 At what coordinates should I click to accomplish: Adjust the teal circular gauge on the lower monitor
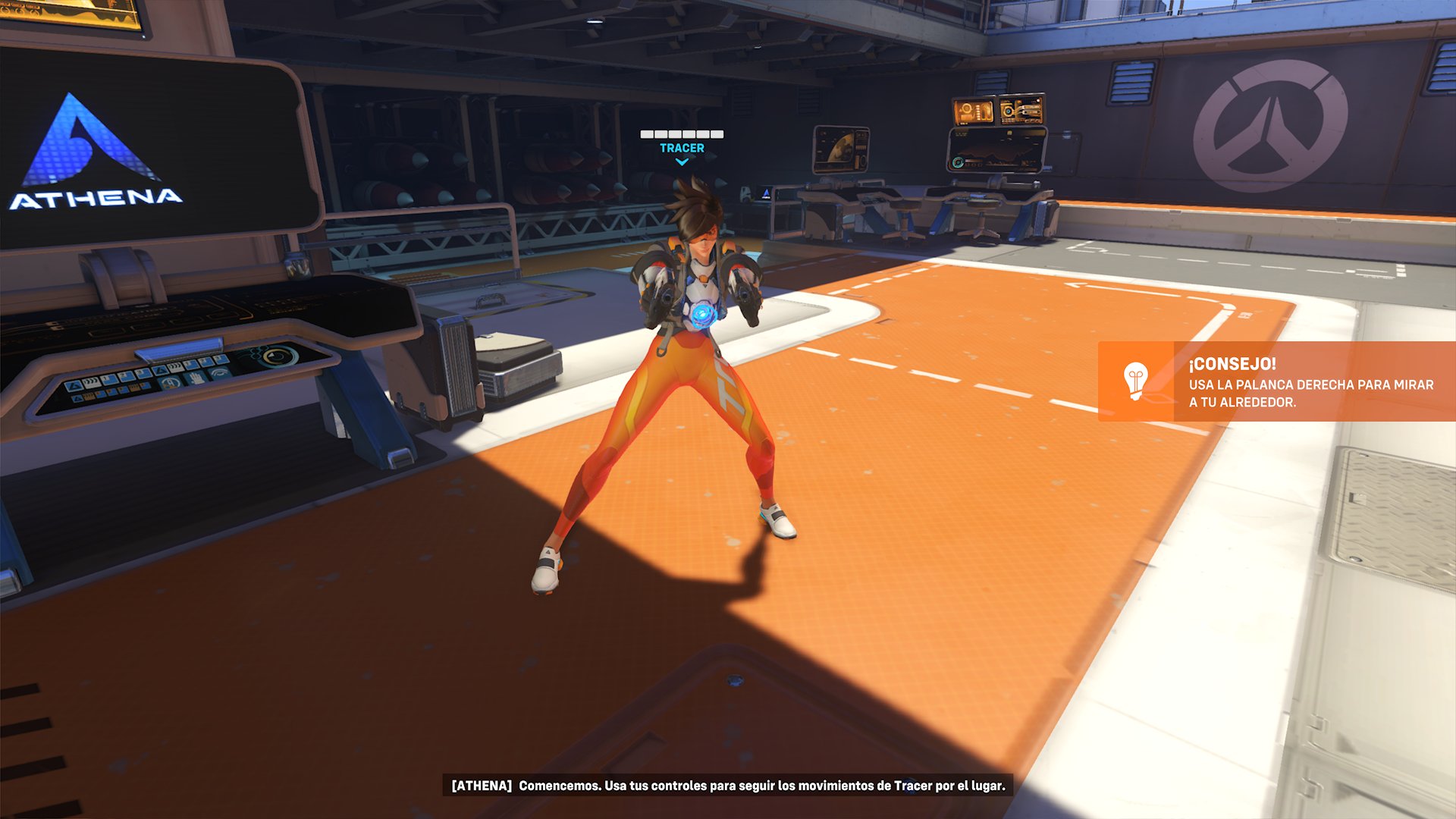(958, 163)
